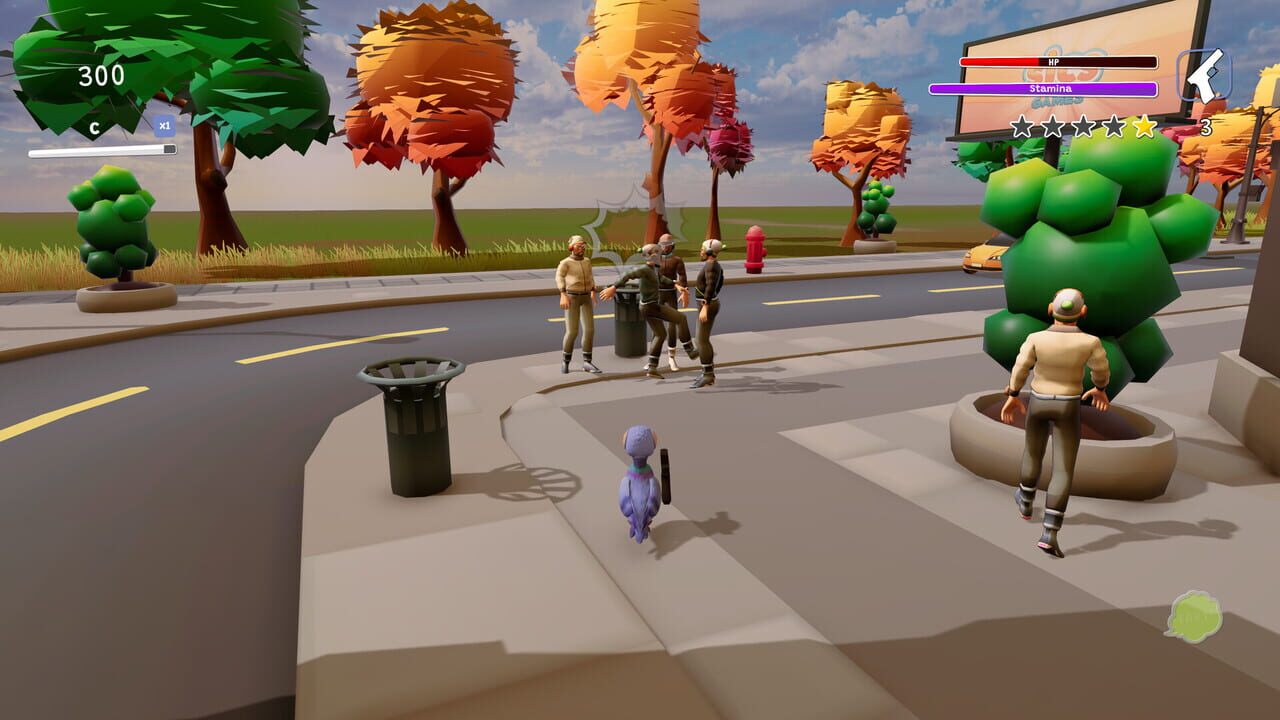Click the fourth star to toggle it
1280x720 pixels.
coord(1114,126)
